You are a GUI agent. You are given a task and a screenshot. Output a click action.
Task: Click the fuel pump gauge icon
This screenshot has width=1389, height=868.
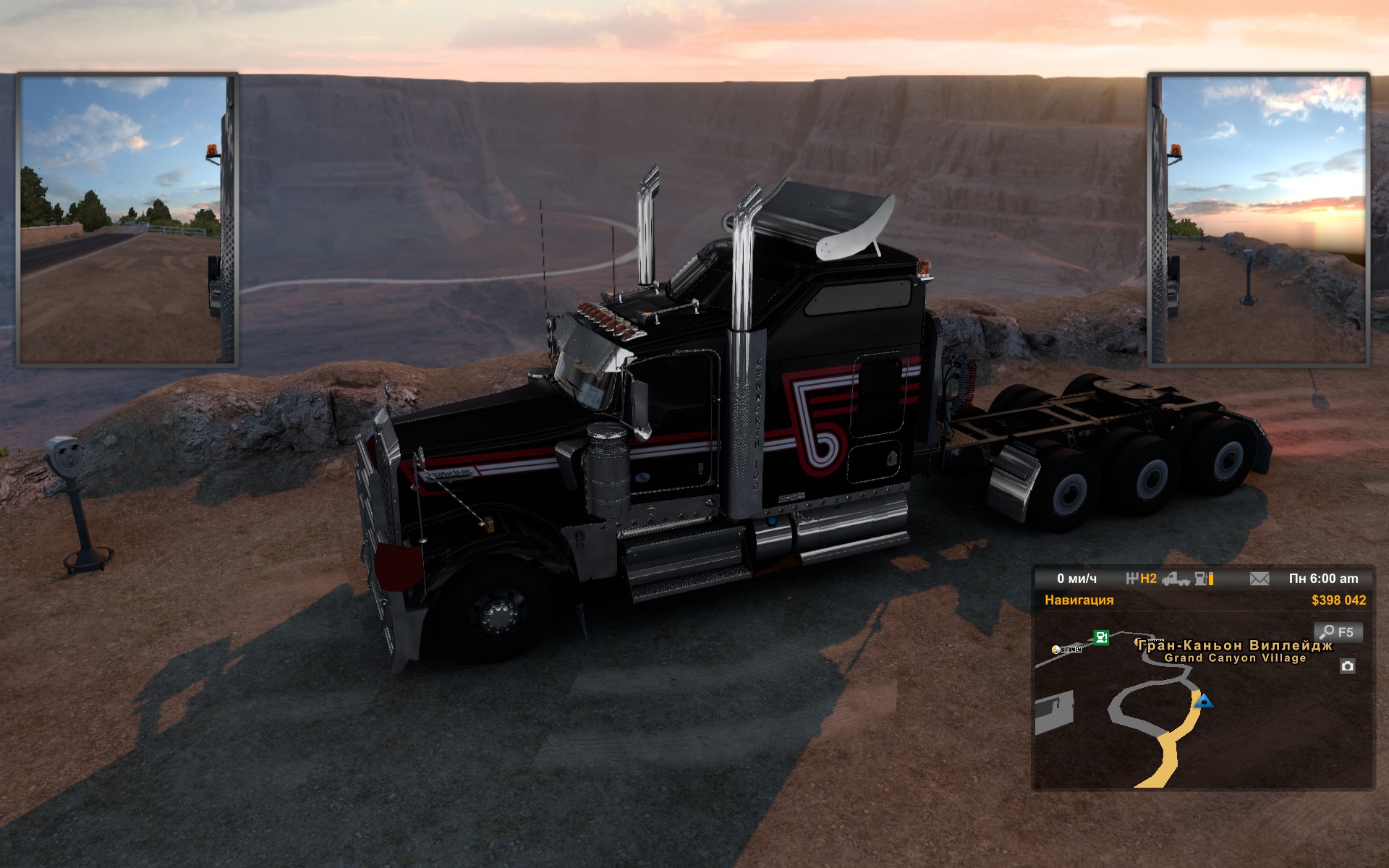1204,579
